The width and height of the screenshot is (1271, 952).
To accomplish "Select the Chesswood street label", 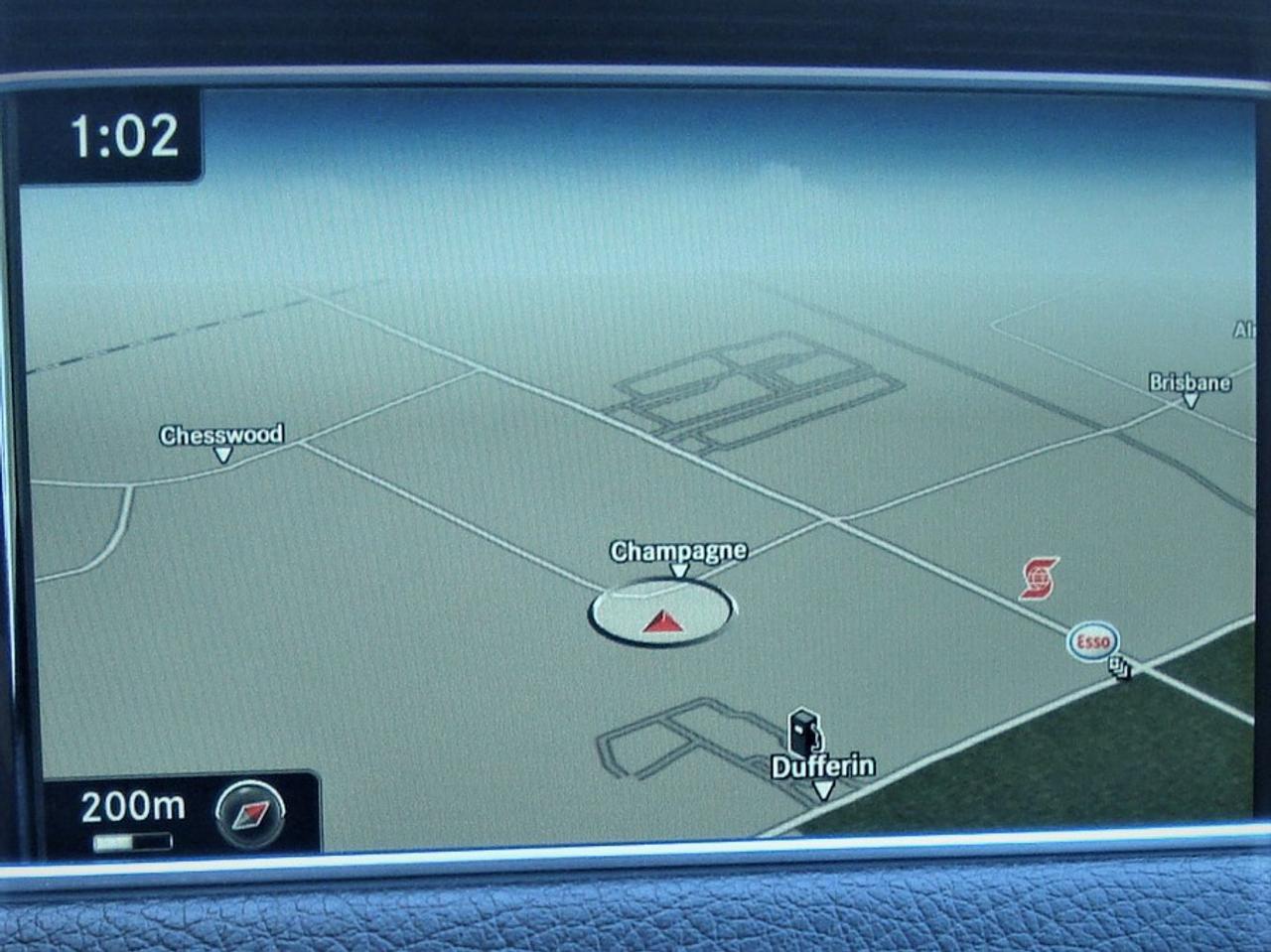I will click(x=221, y=435).
